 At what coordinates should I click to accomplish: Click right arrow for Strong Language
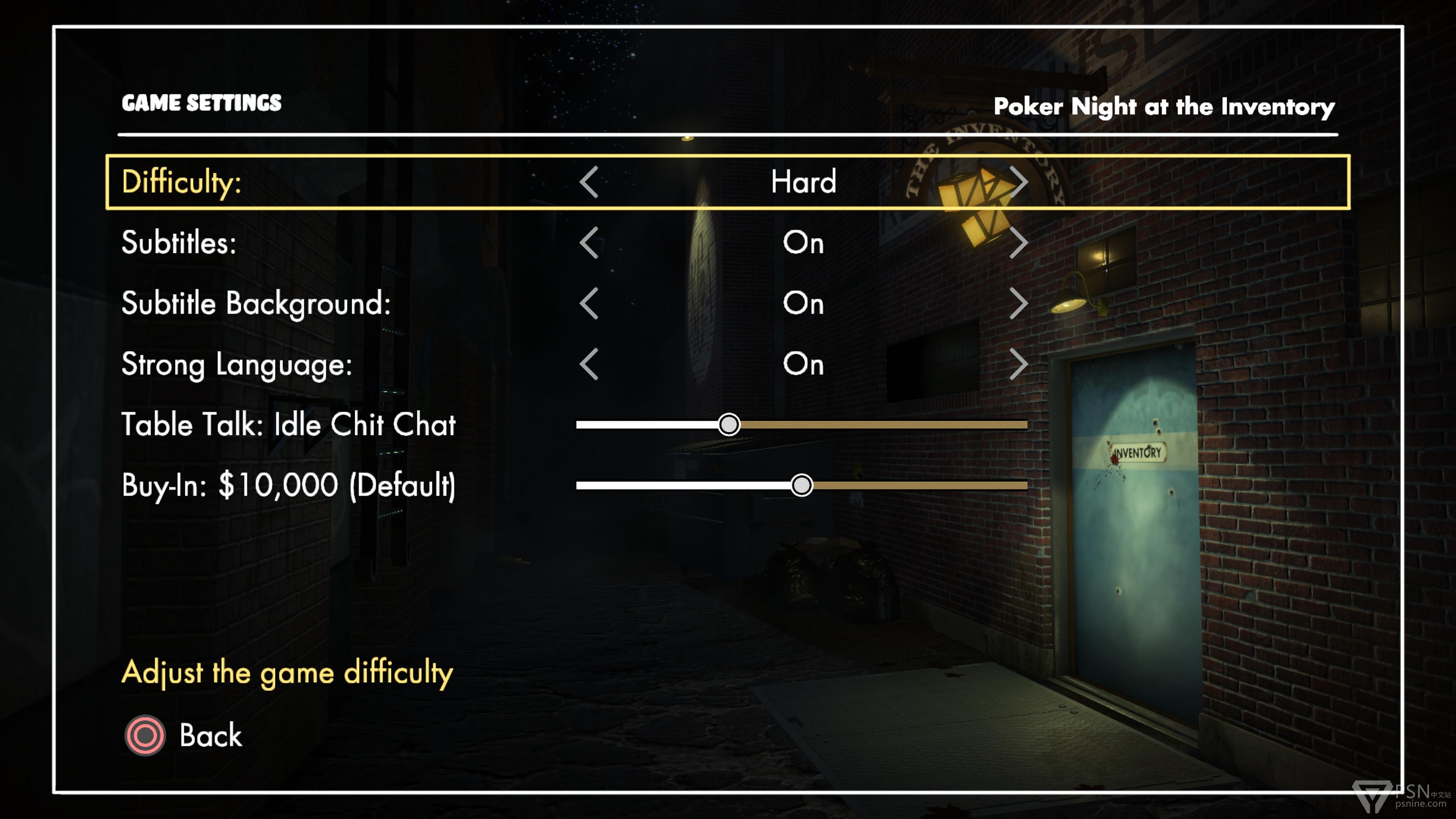coord(1018,364)
